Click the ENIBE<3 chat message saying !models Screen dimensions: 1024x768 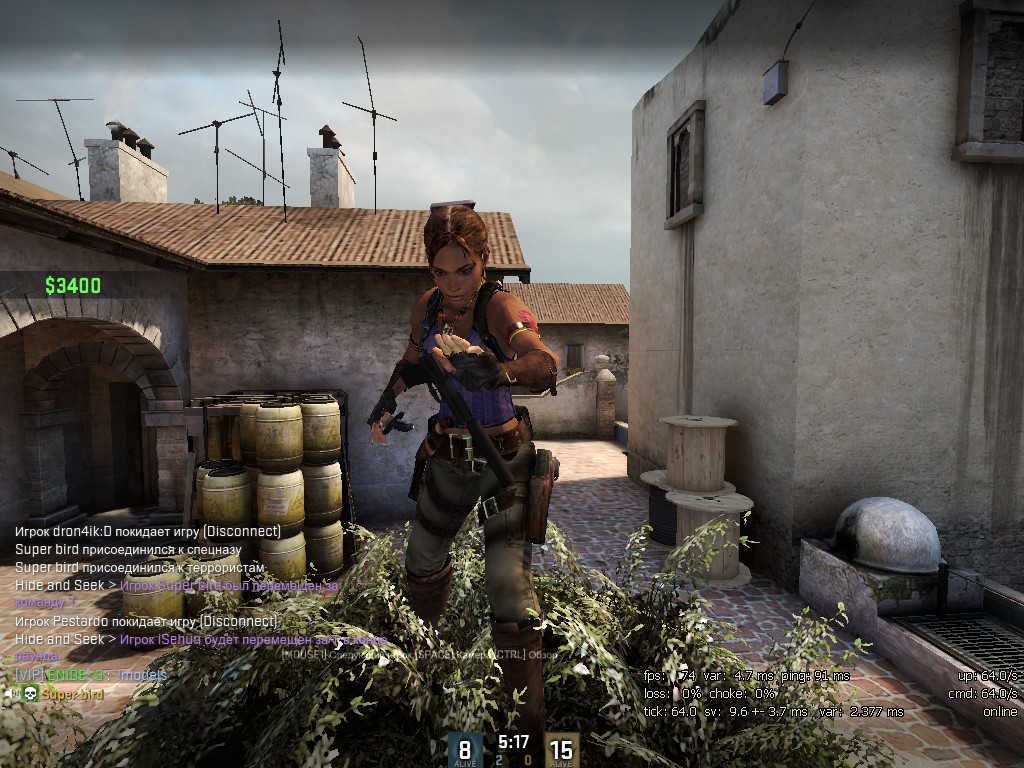92,675
